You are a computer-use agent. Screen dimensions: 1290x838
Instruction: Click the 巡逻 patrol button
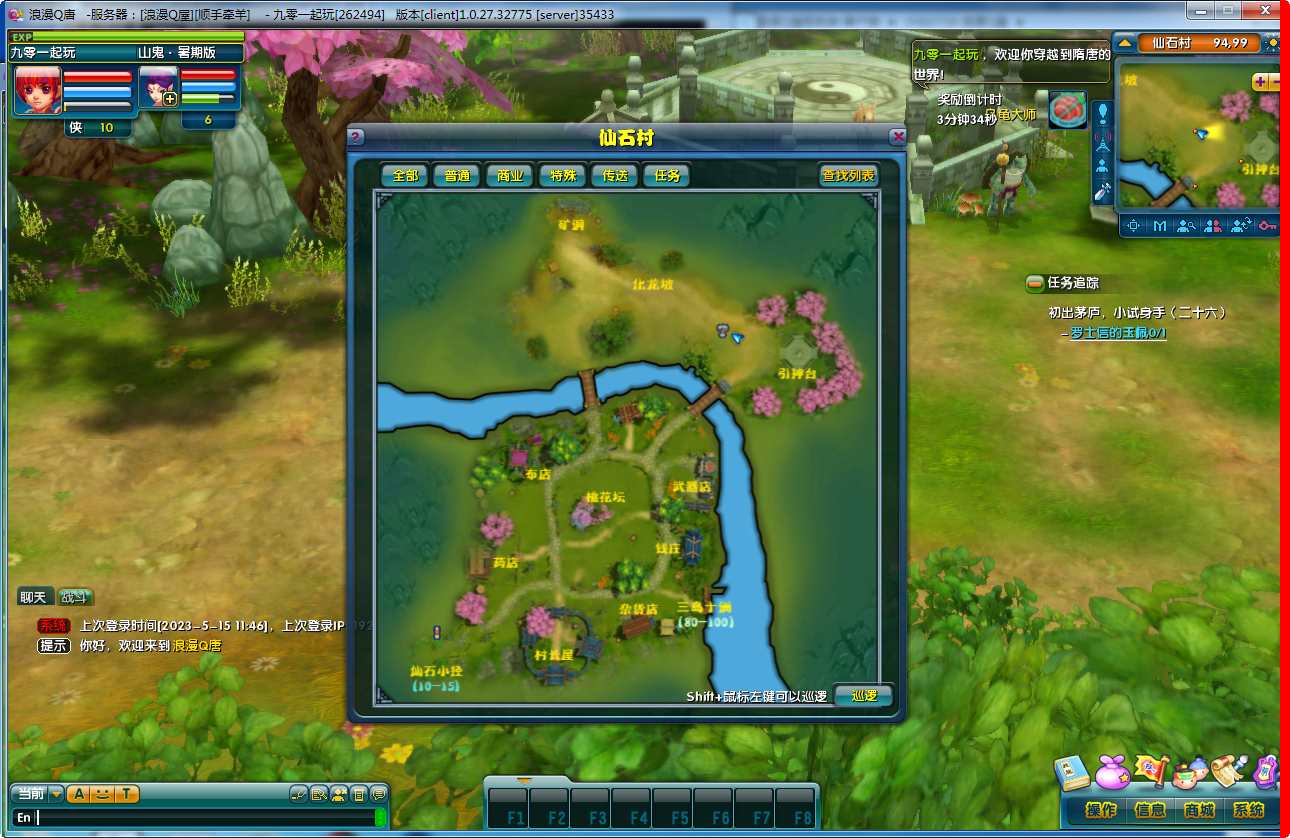863,696
